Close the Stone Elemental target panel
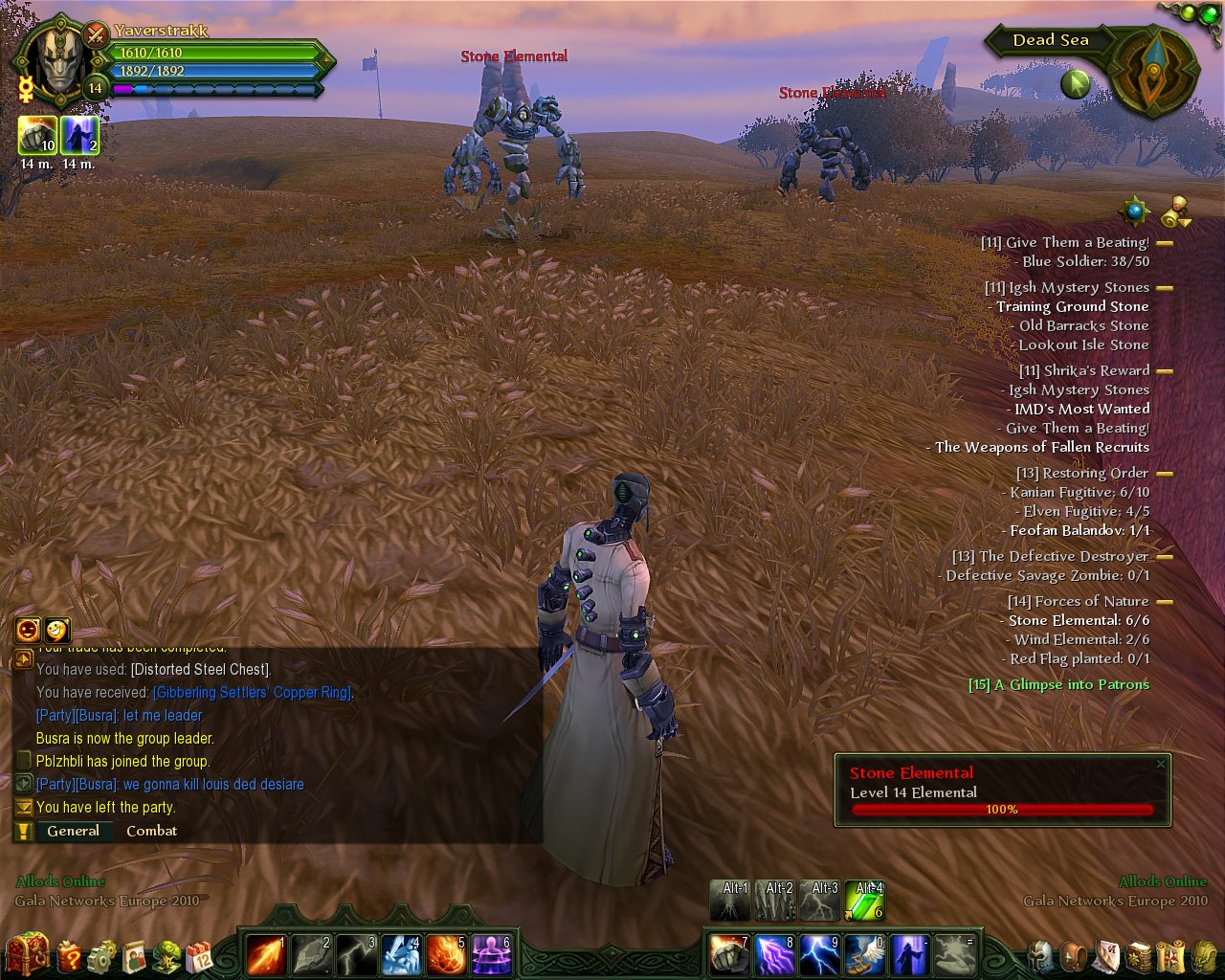This screenshot has height=980, width=1225. point(1161,764)
